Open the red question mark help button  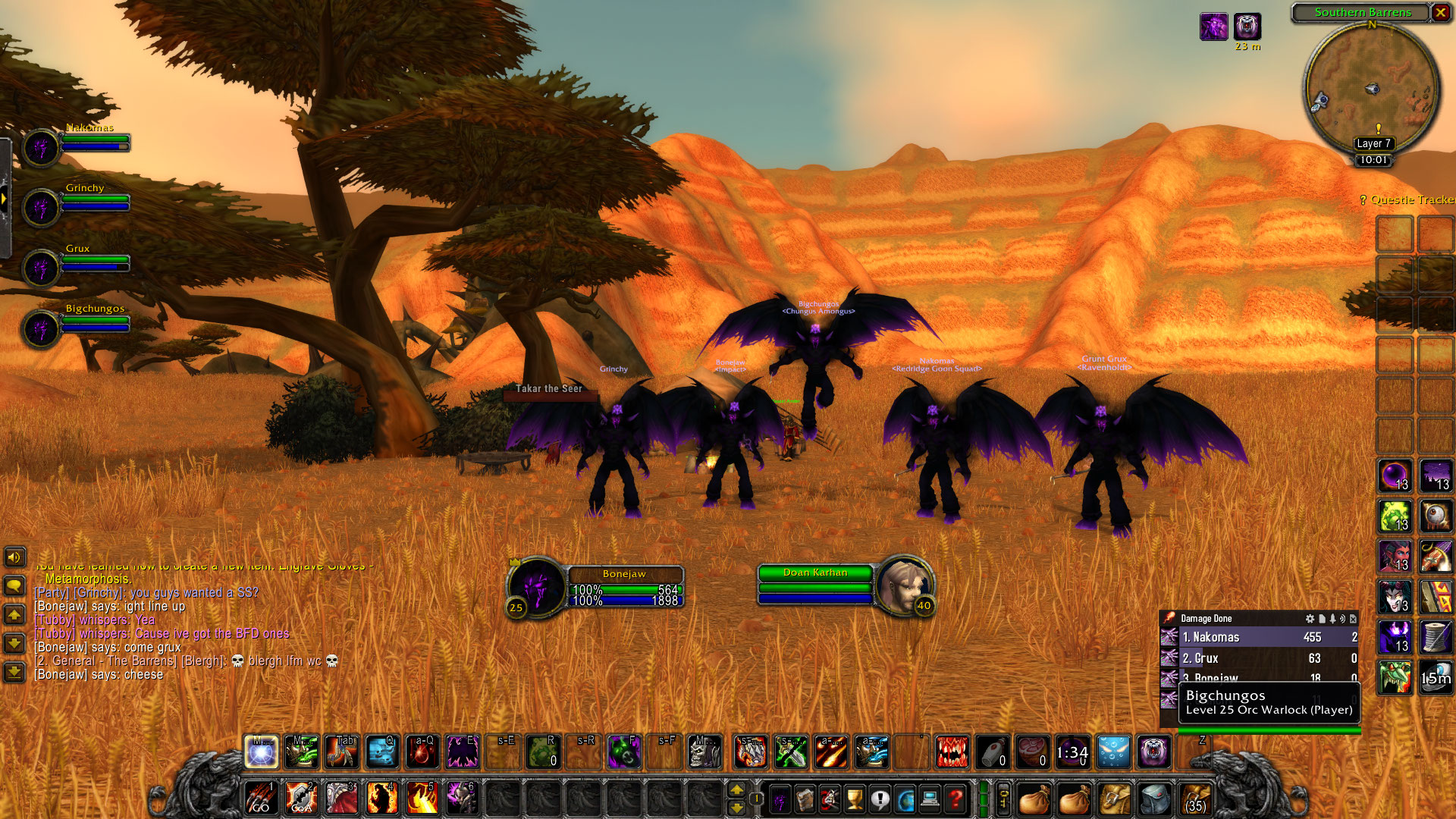point(955,799)
